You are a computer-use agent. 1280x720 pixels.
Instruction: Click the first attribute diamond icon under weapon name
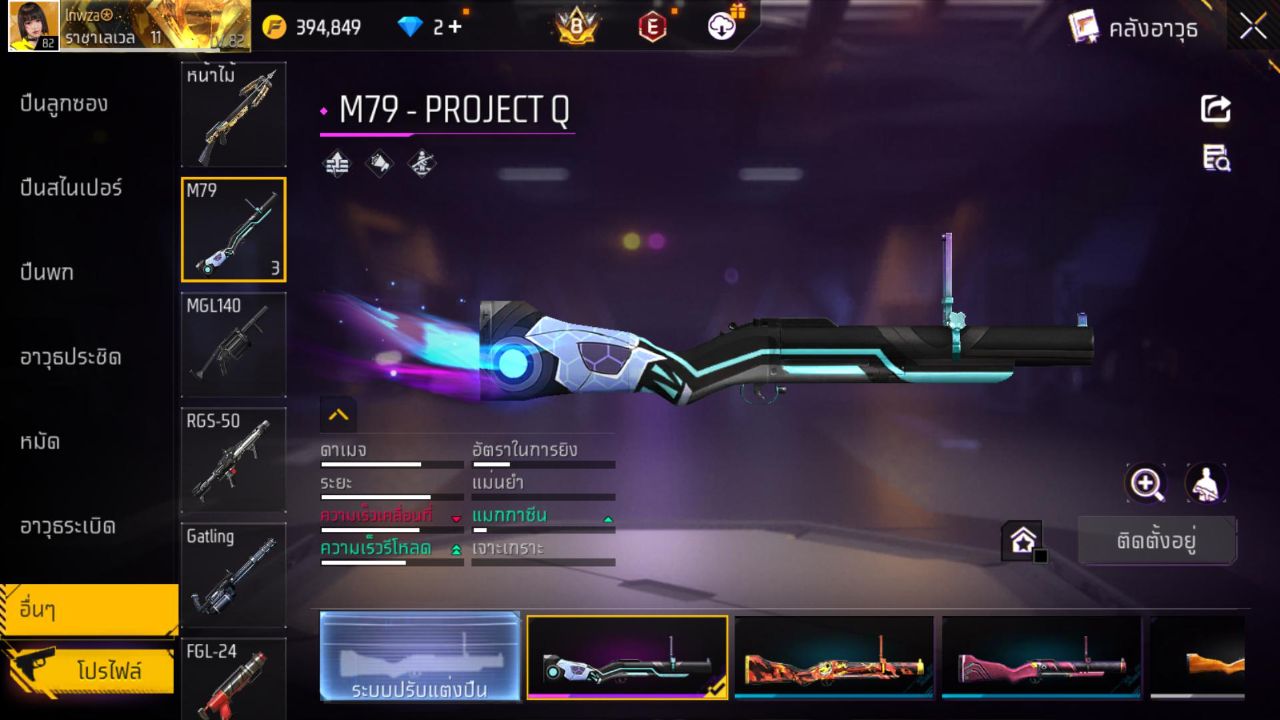335,163
